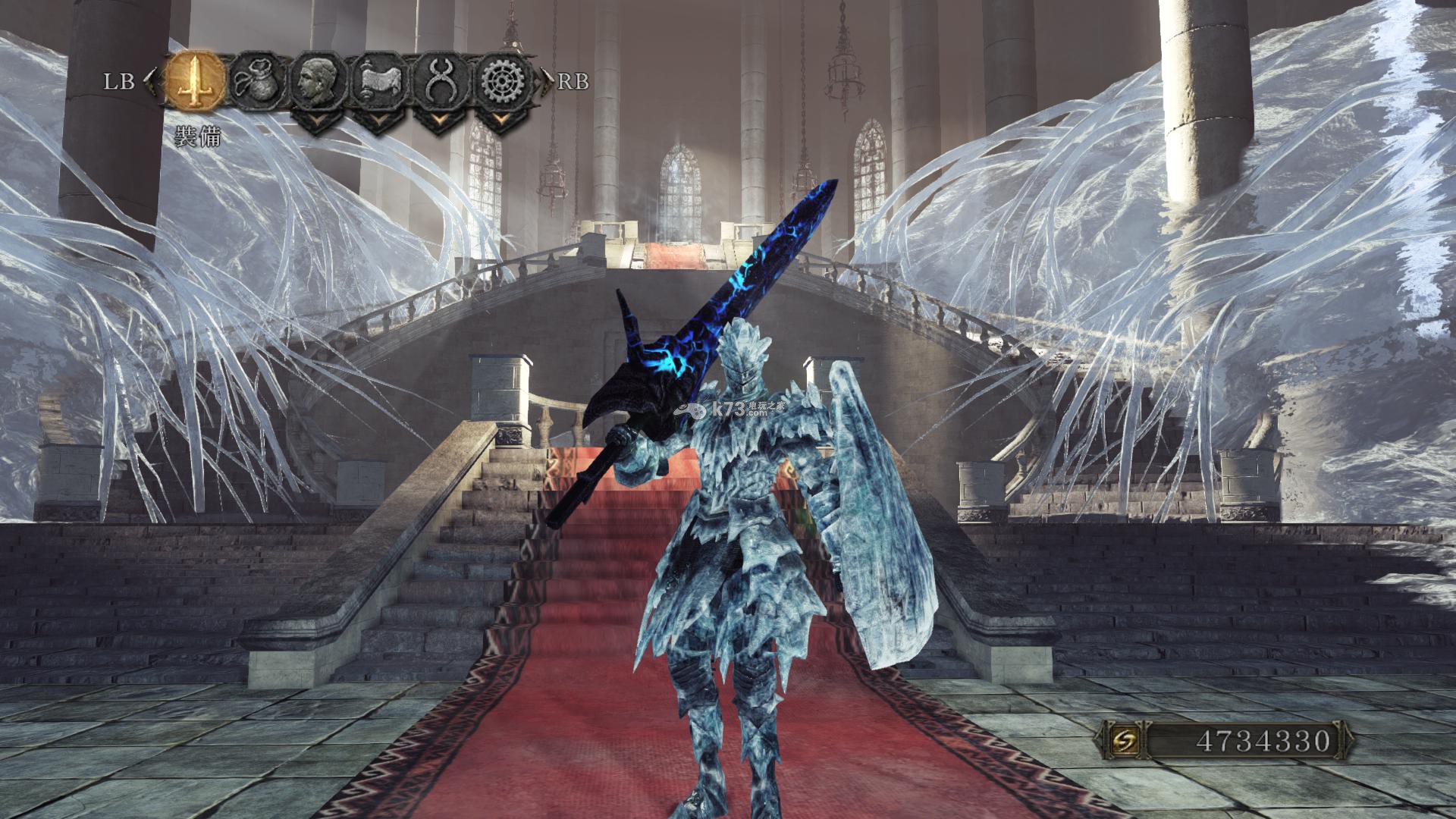Image resolution: width=1456 pixels, height=819 pixels.
Task: Select the sword Equipment menu icon
Action: [x=196, y=80]
